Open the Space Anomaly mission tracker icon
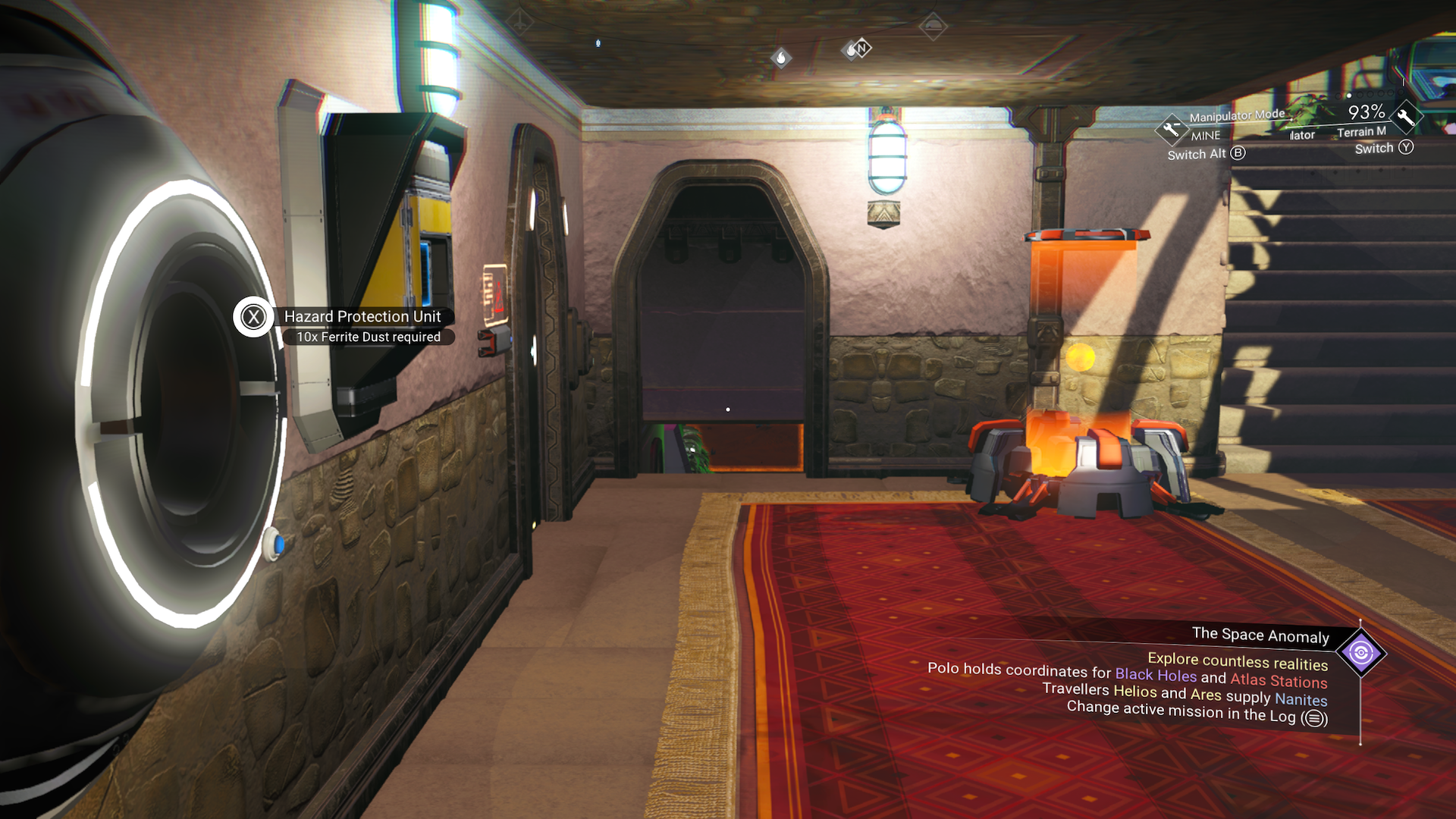Screen dimensions: 1456x819 point(1360,653)
